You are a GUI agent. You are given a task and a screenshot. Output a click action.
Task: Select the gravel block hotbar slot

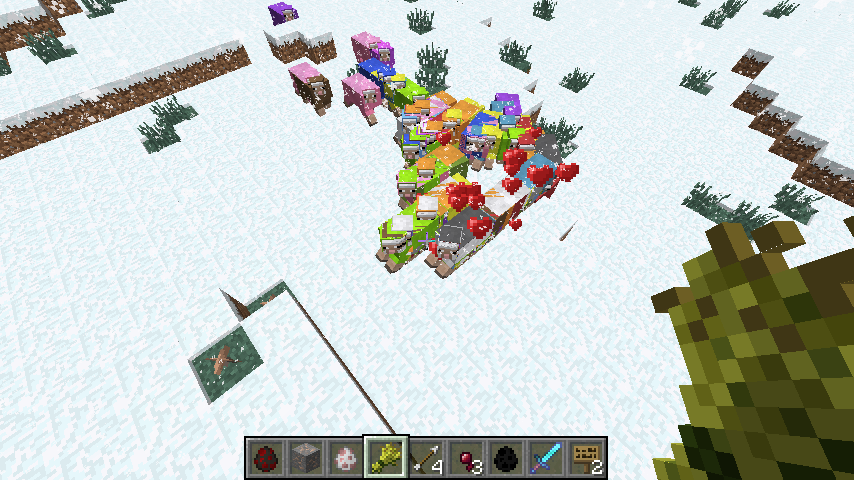coord(306,458)
